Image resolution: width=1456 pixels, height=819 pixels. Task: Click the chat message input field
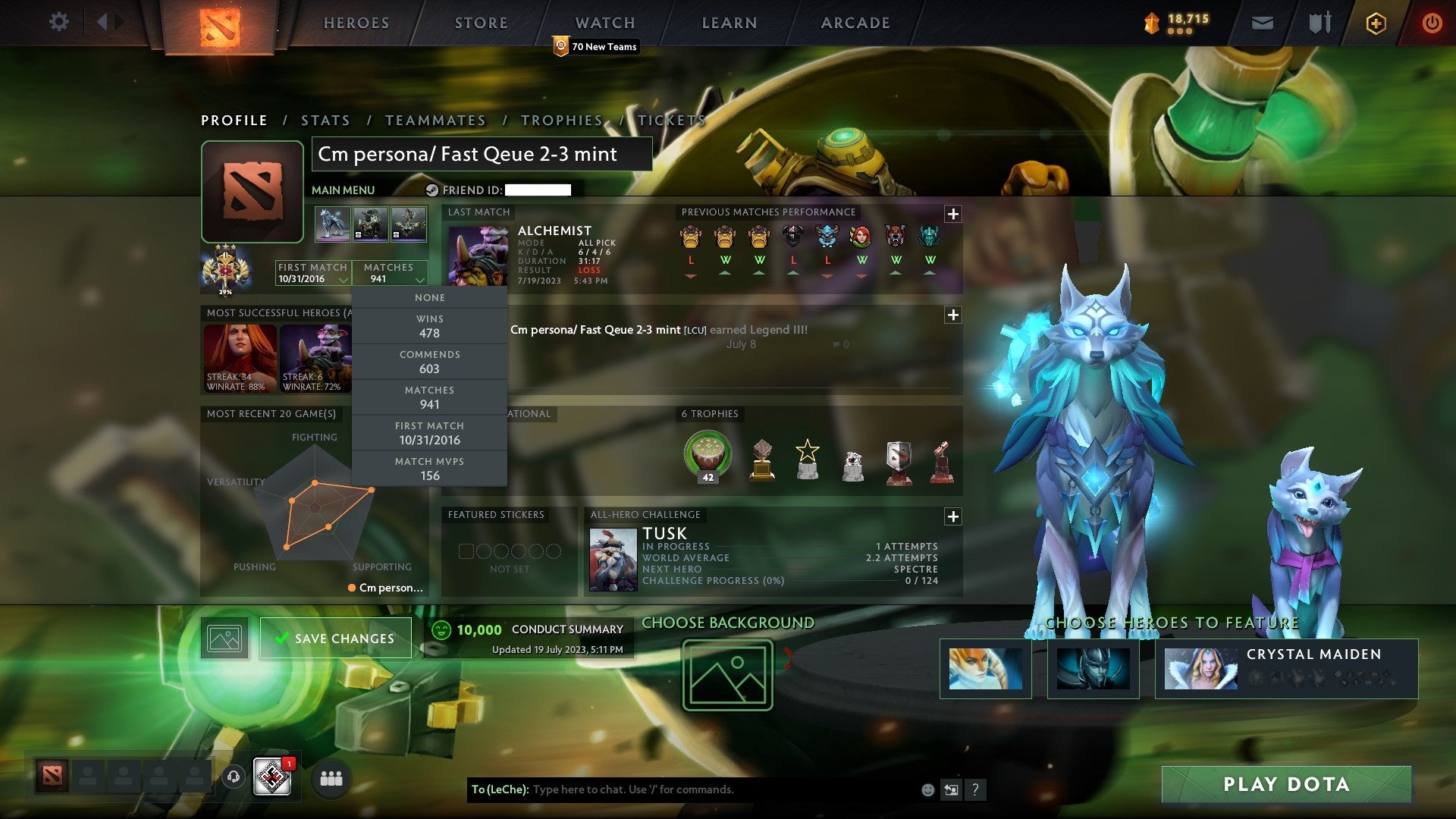[682, 789]
